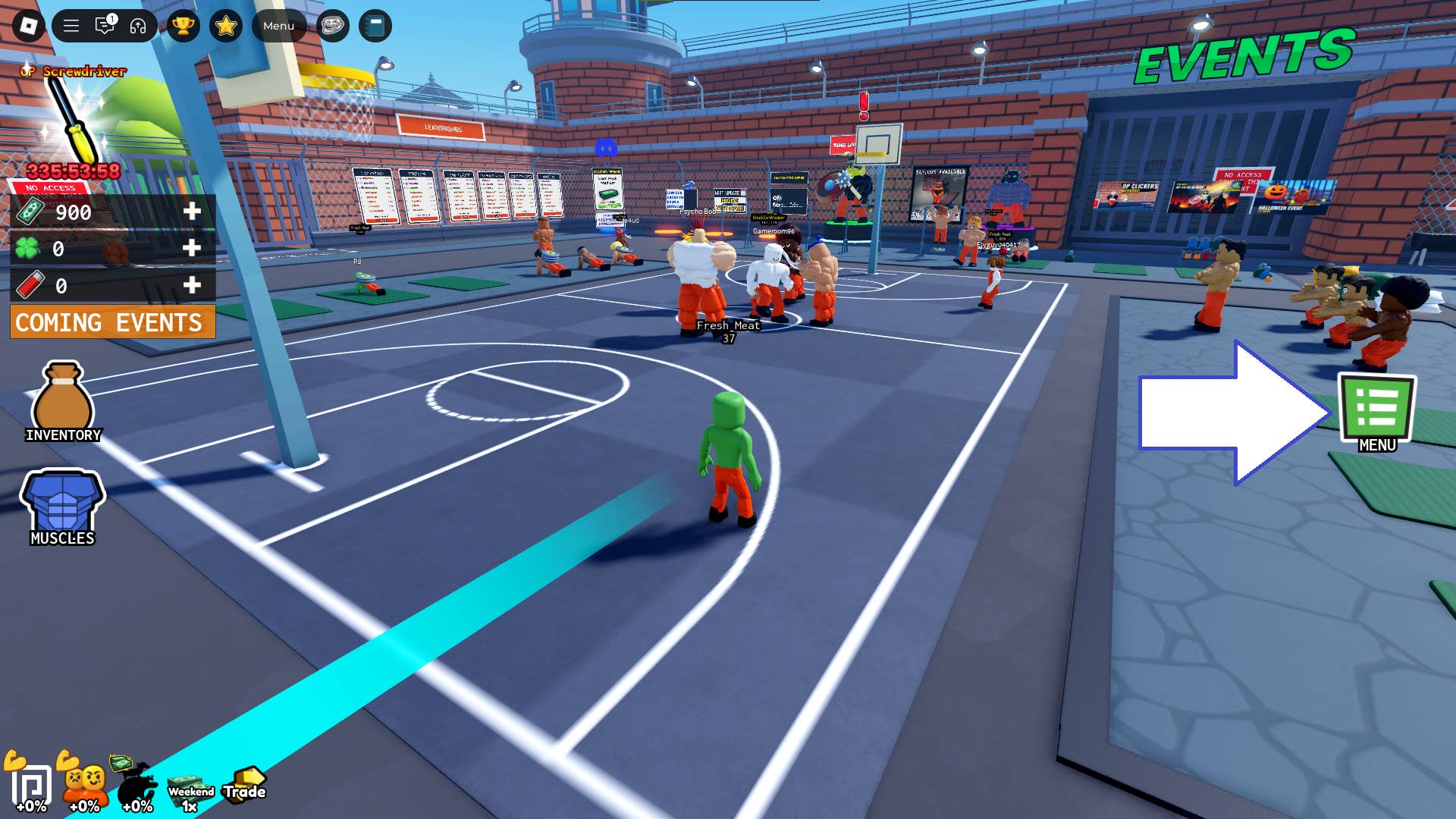Expand the hamburger menu in top bar

pos(71,25)
